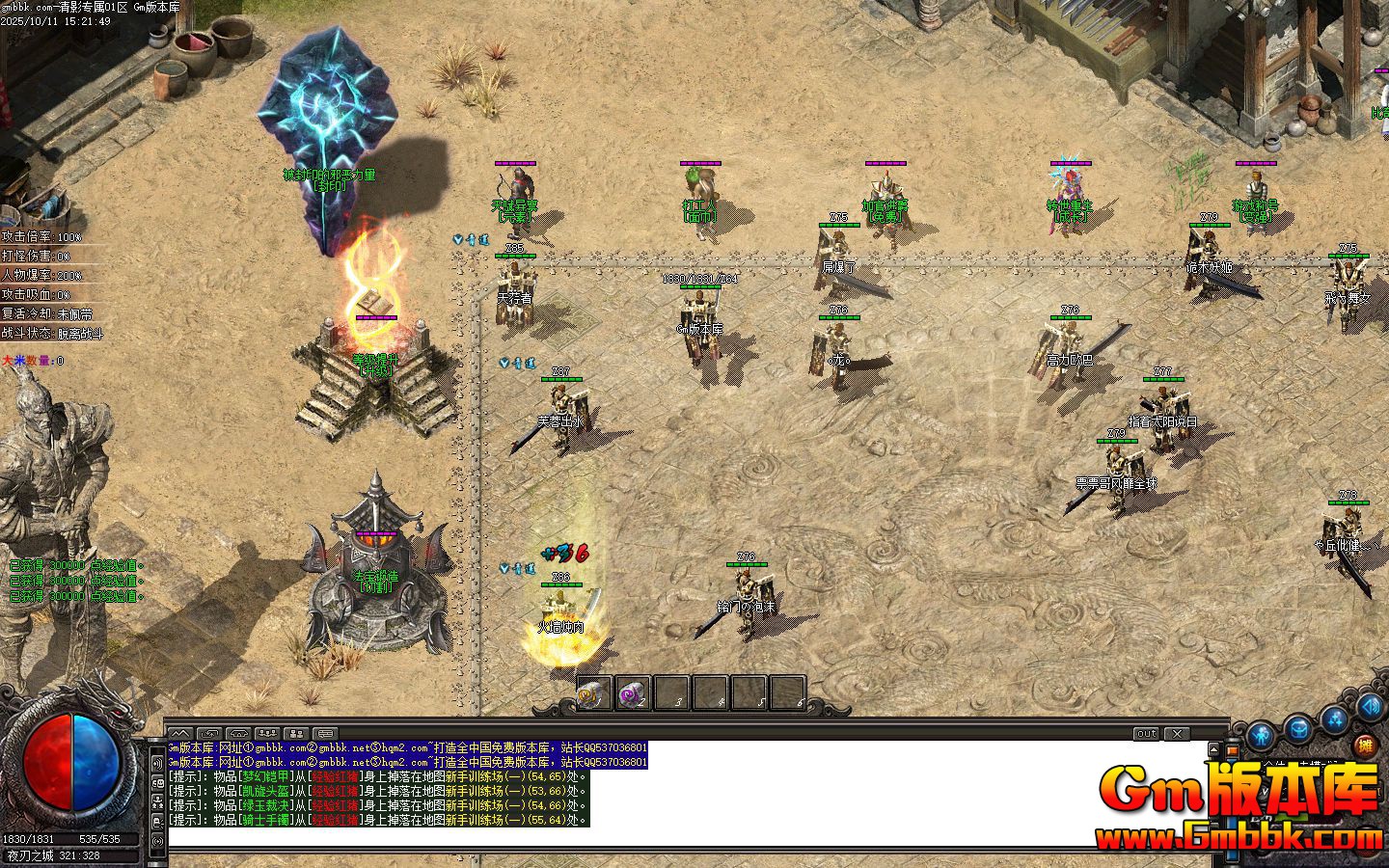Click the message-window chat toolbar button
1389x868 pixels.
(325, 734)
